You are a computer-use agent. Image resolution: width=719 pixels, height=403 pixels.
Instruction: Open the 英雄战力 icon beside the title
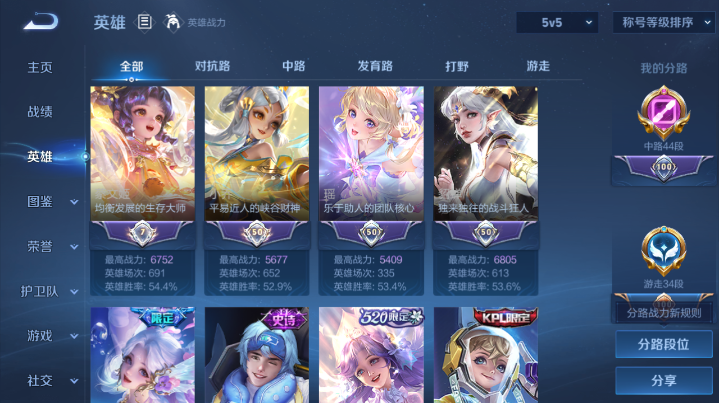(173, 22)
